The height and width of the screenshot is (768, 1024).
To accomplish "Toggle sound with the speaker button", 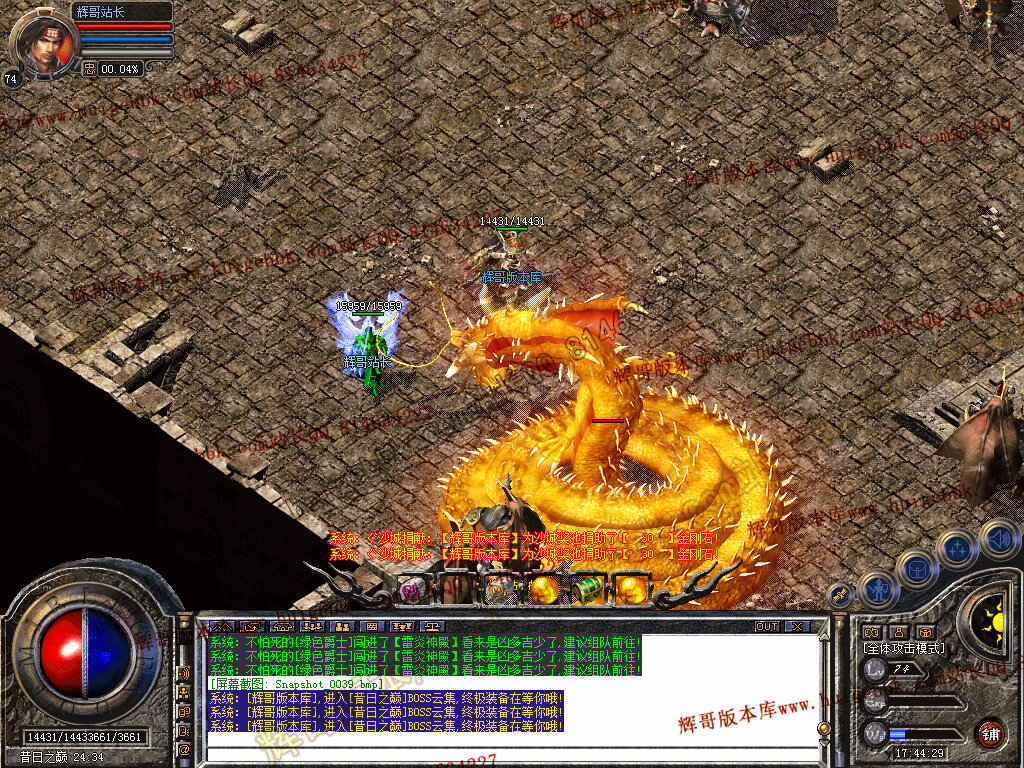I will click(998, 537).
